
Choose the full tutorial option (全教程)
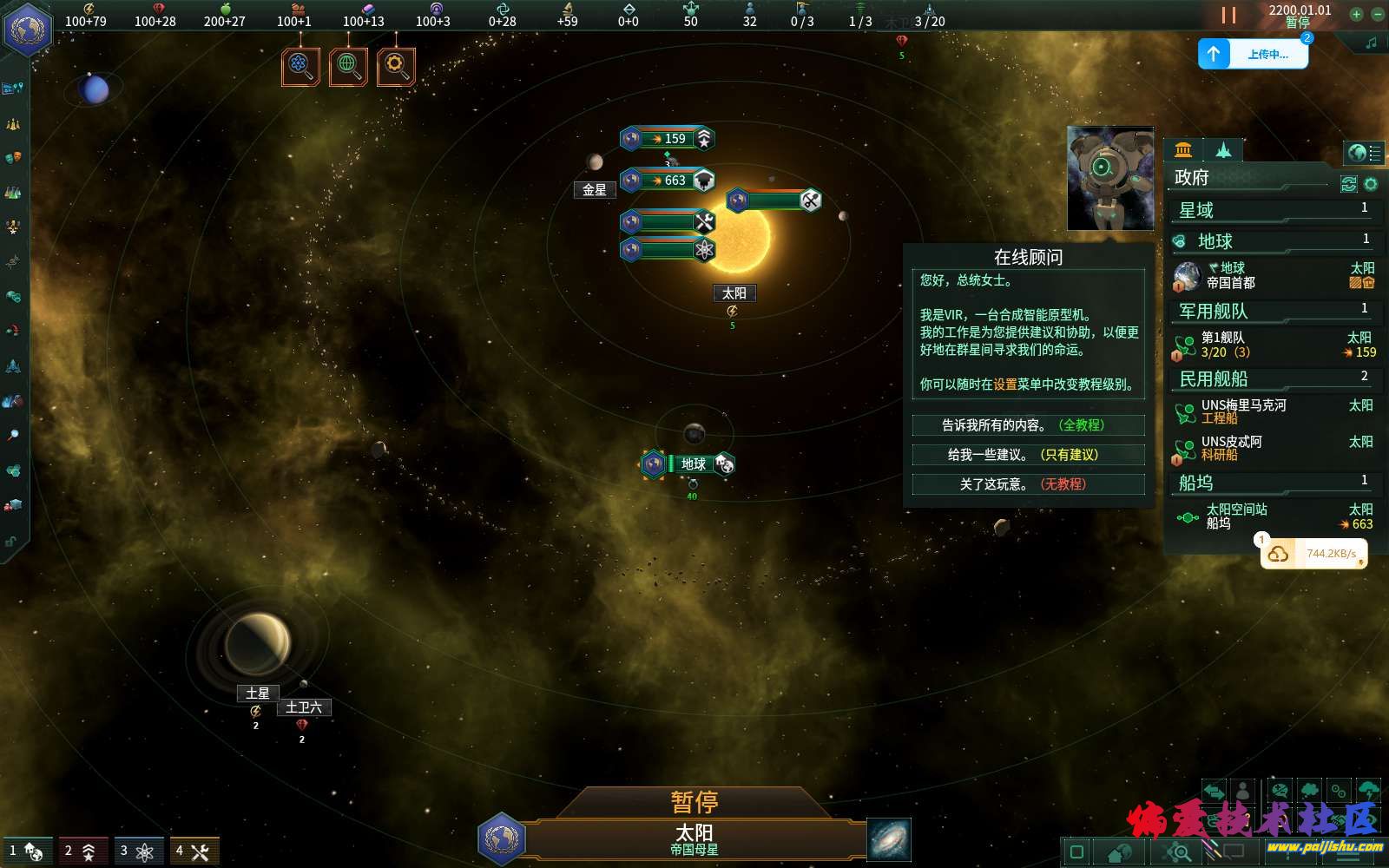1028,425
